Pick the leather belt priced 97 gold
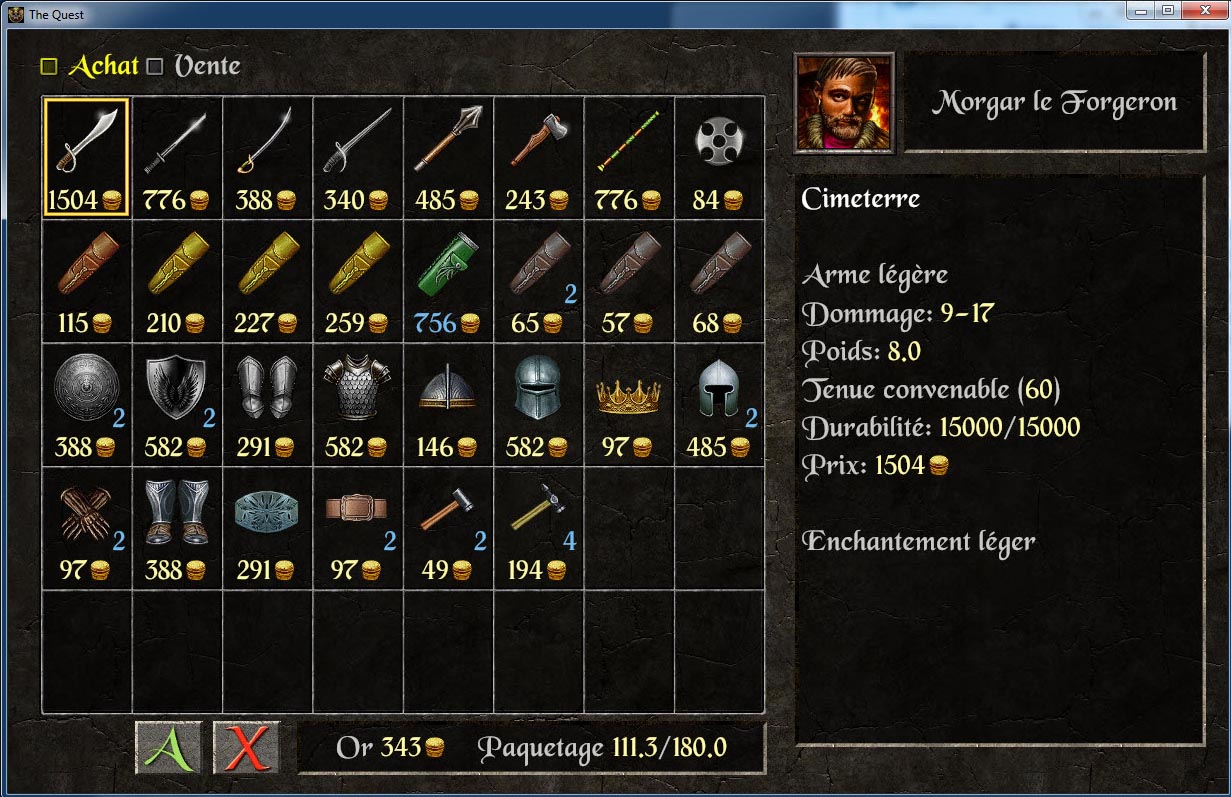Screen dimensions: 1231x797 click(x=357, y=528)
